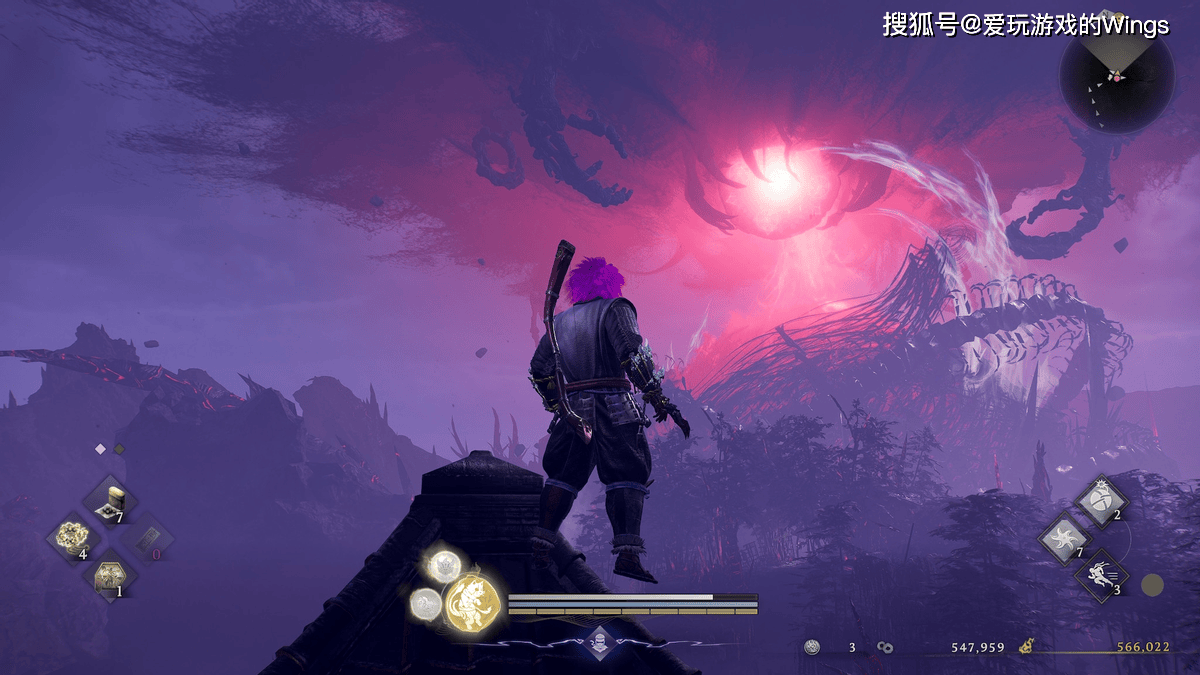Select the shuriken shortcut with count 7

click(1065, 538)
